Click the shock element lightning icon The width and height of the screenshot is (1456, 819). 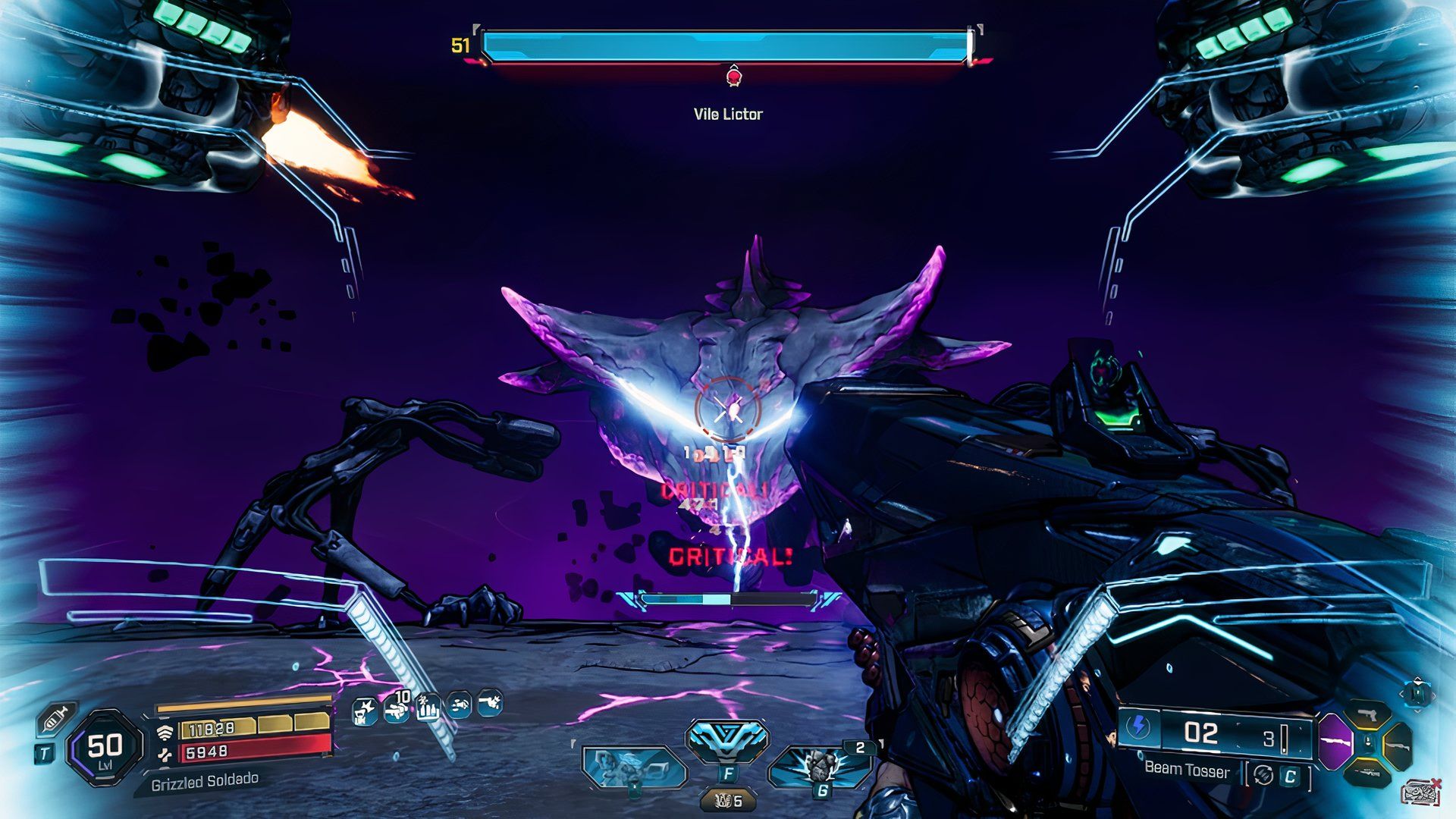1138,727
